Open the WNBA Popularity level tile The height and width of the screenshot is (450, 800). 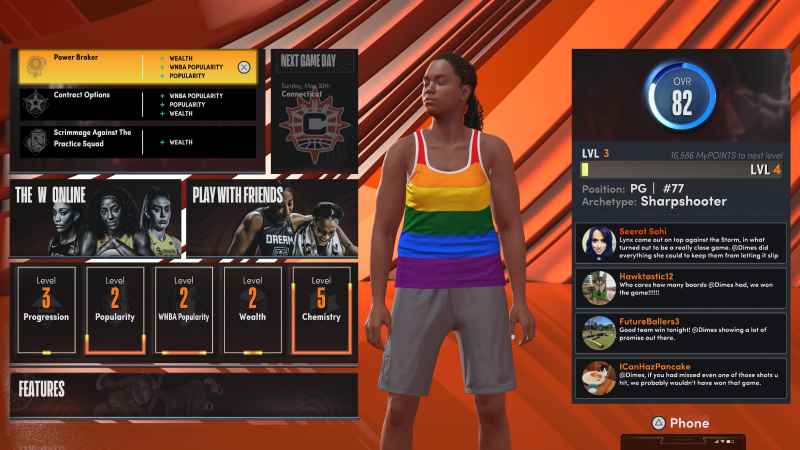(184, 310)
